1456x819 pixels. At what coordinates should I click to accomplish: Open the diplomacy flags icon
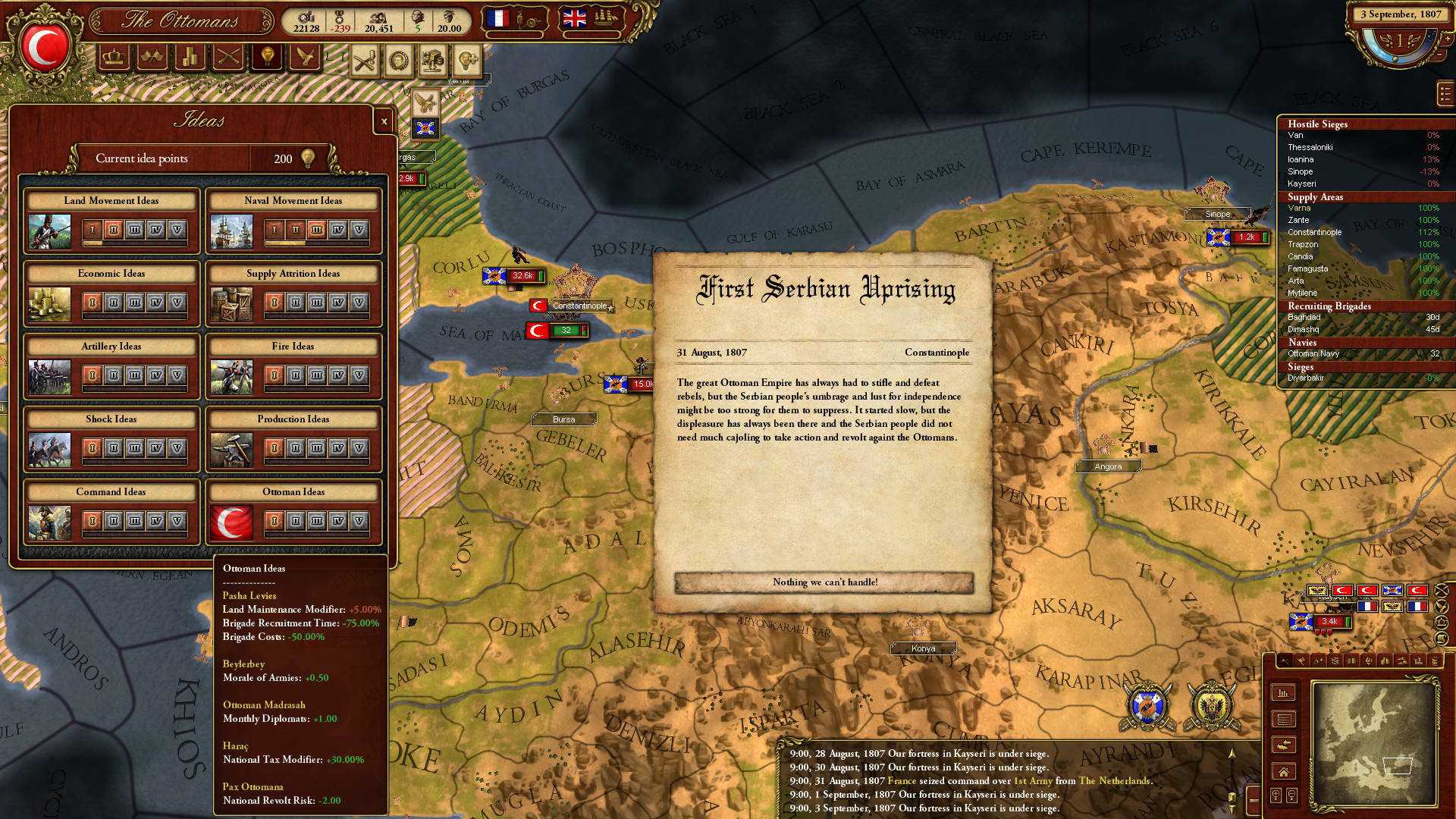pyautogui.click(x=151, y=57)
